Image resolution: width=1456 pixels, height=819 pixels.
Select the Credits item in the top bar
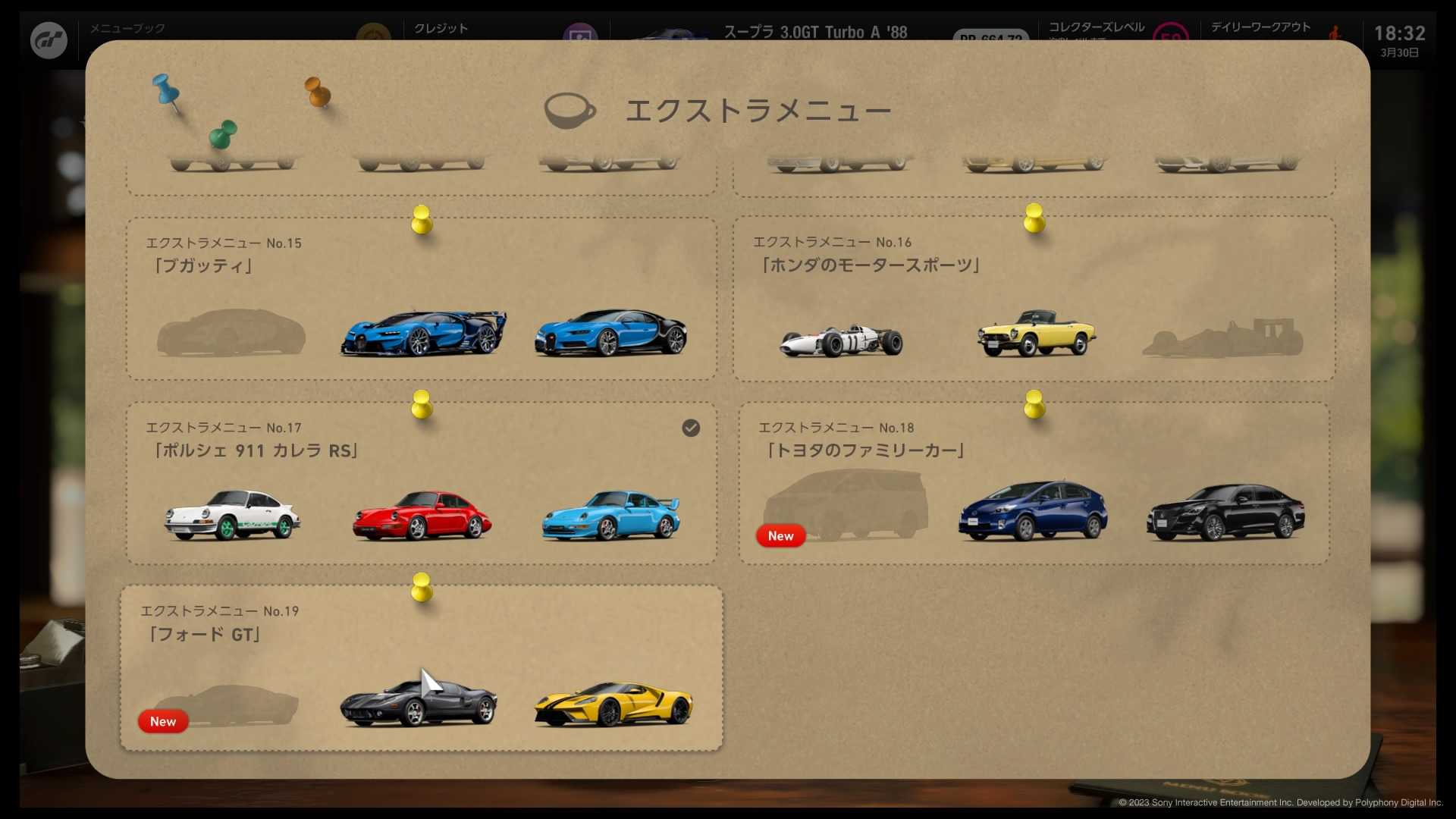pyautogui.click(x=438, y=27)
